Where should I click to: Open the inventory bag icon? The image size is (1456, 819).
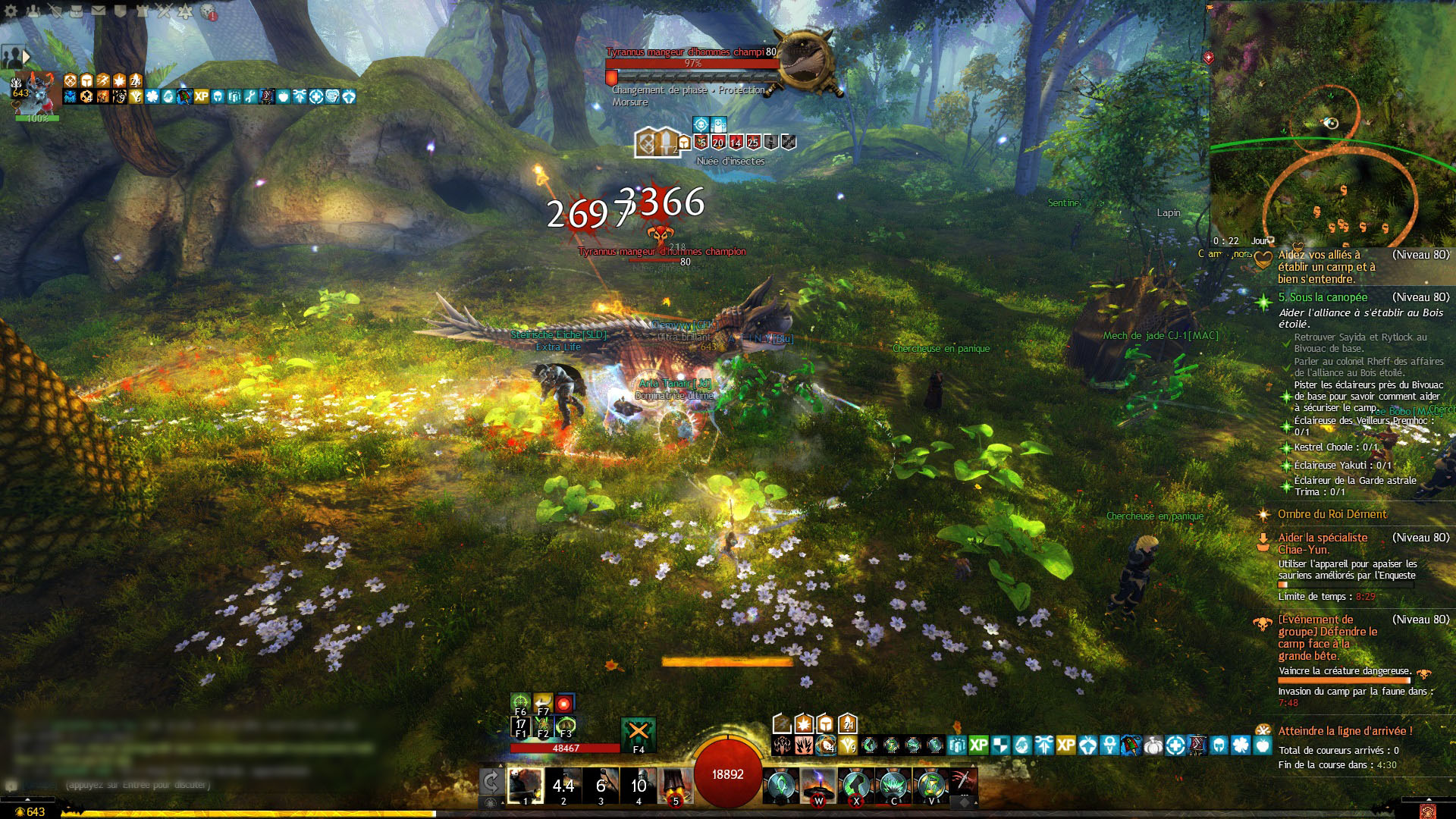[77, 11]
